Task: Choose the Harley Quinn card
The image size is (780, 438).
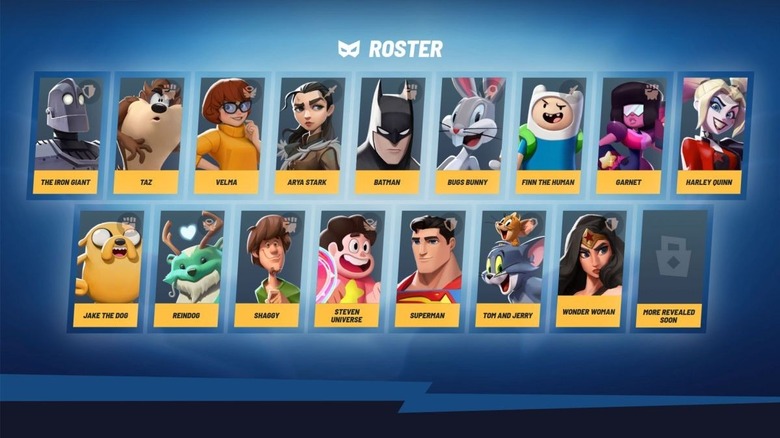Action: point(710,135)
